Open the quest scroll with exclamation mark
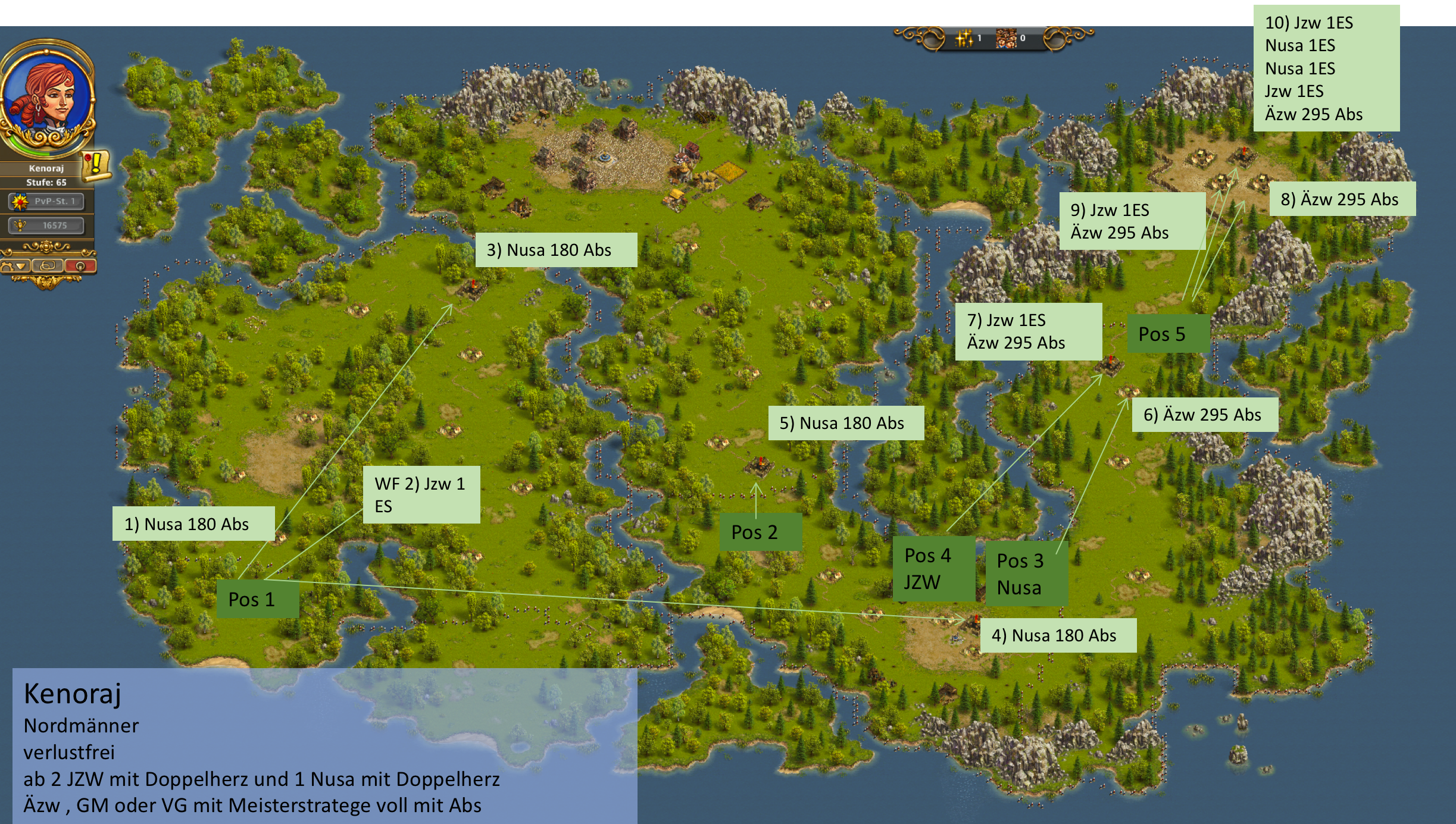The image size is (1456, 824). tap(96, 165)
